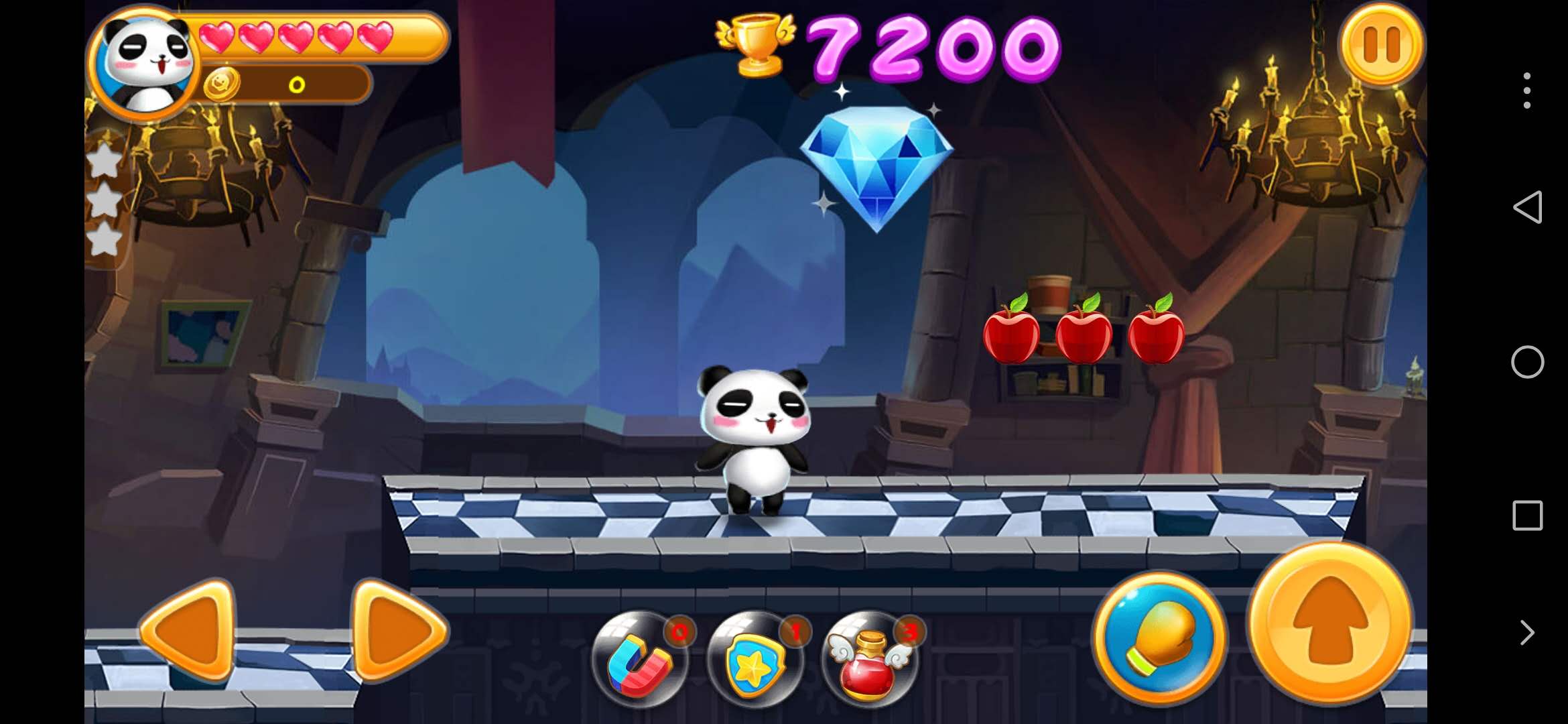Screen dimensions: 1568x724
Task: Tap the Android home circle button
Action: (x=1527, y=362)
